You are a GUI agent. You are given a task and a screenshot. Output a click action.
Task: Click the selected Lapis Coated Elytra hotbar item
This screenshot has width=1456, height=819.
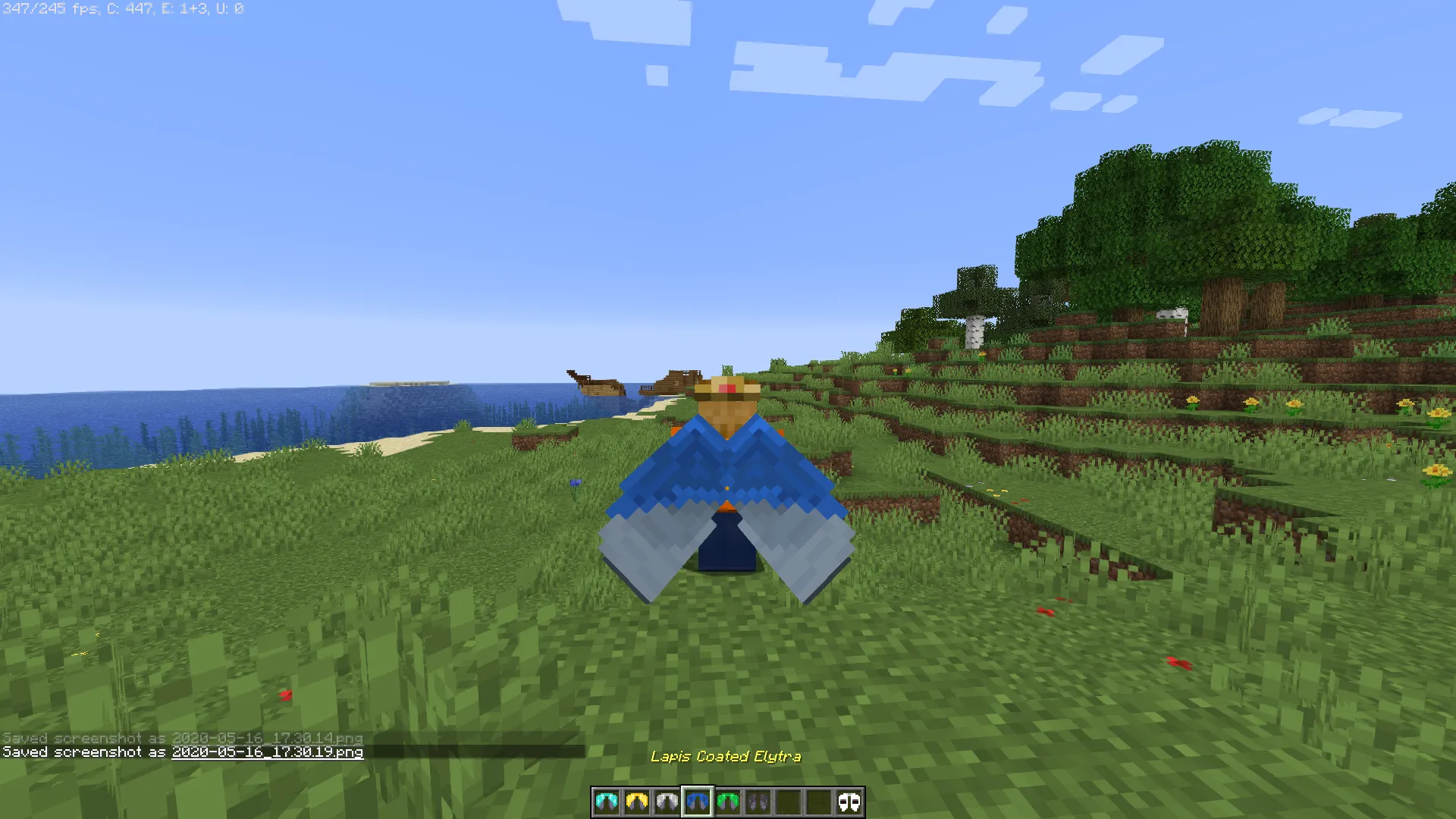pyautogui.click(x=698, y=802)
